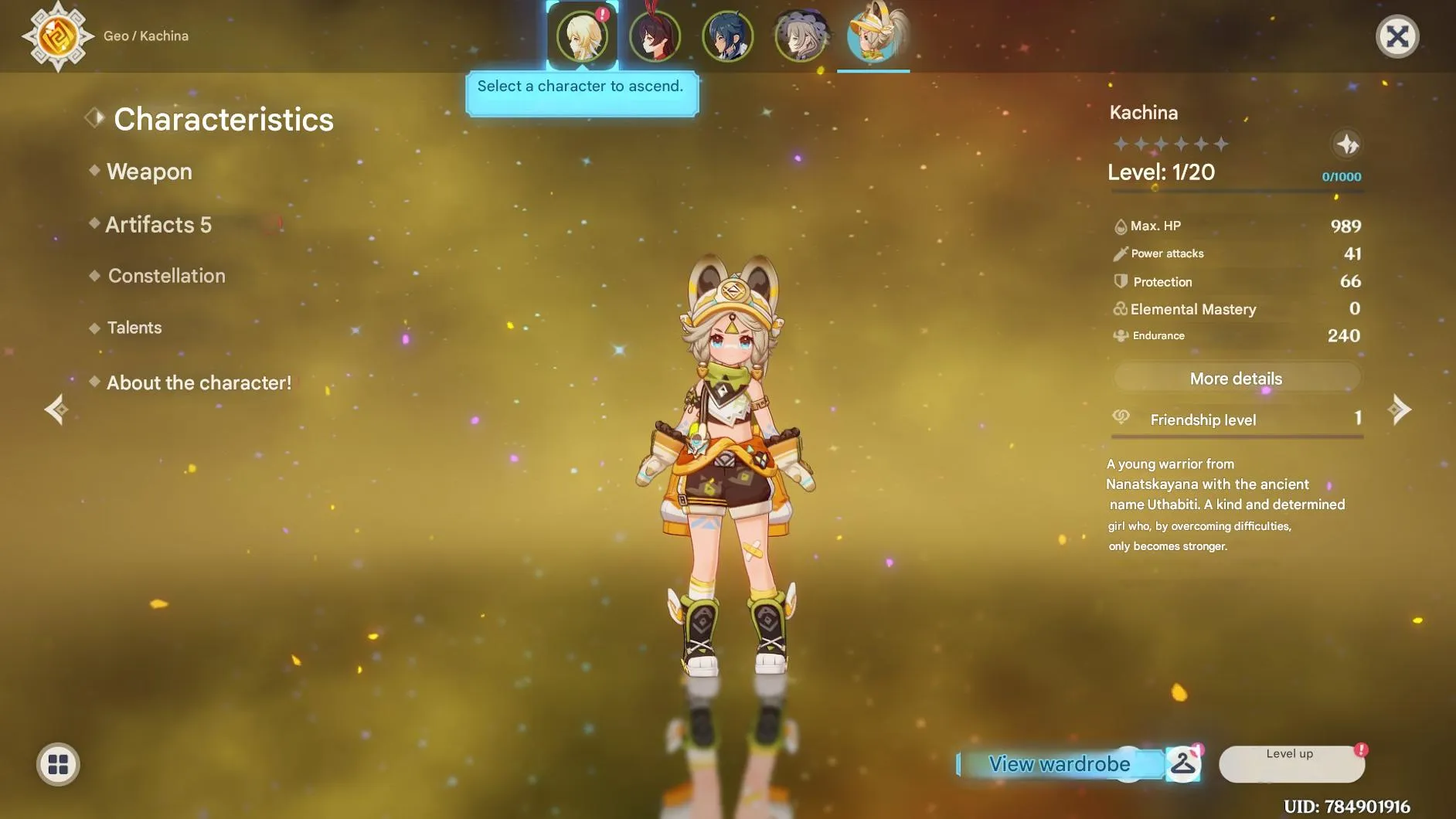Image resolution: width=1456 pixels, height=819 pixels.
Task: Open the Friendship level row
Action: pyautogui.click(x=1236, y=420)
